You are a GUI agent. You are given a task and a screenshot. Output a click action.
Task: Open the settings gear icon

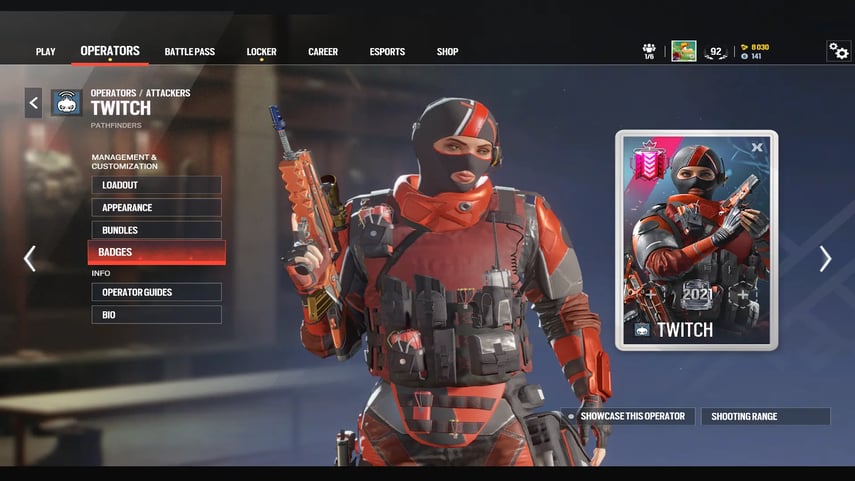[x=838, y=51]
